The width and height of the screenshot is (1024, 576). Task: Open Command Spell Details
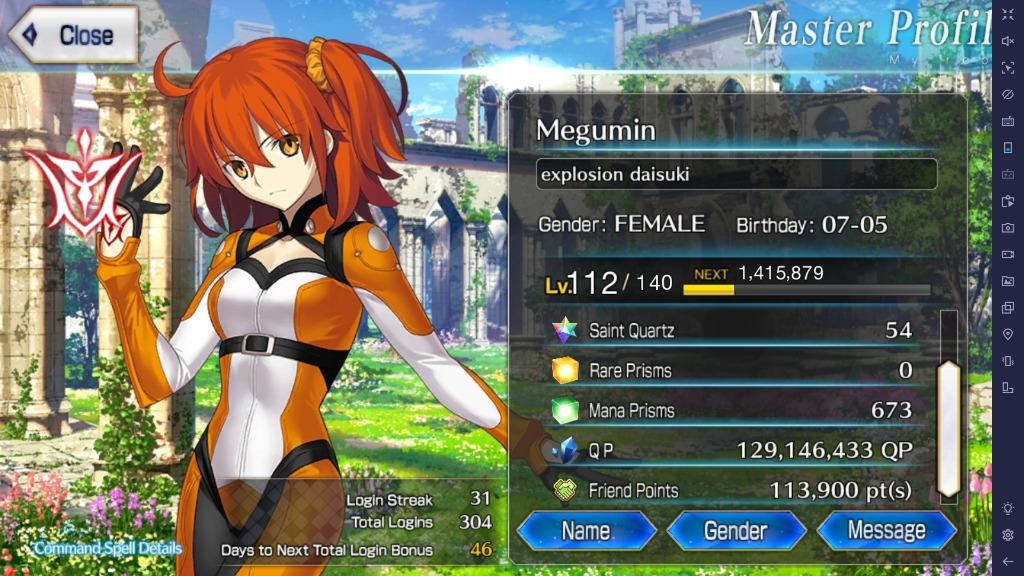[108, 549]
